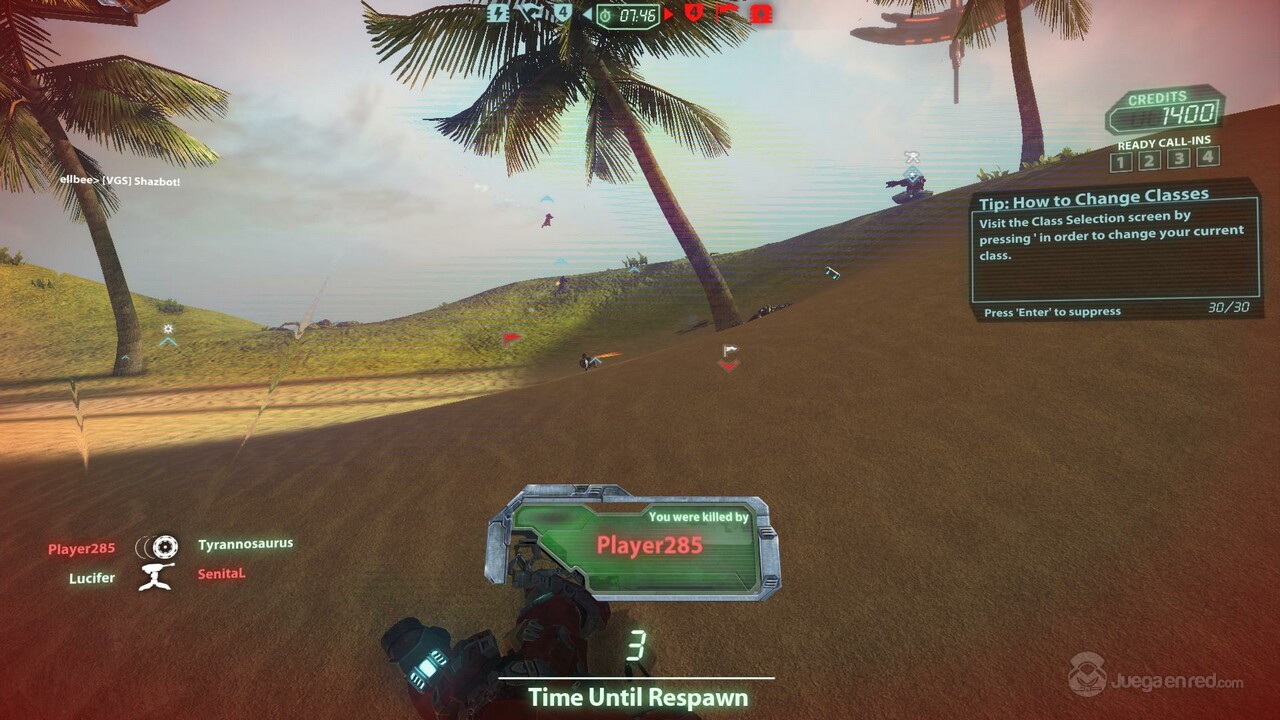Click SenitaL in the kill feed
Screen dimensions: 1280x720
tap(221, 574)
